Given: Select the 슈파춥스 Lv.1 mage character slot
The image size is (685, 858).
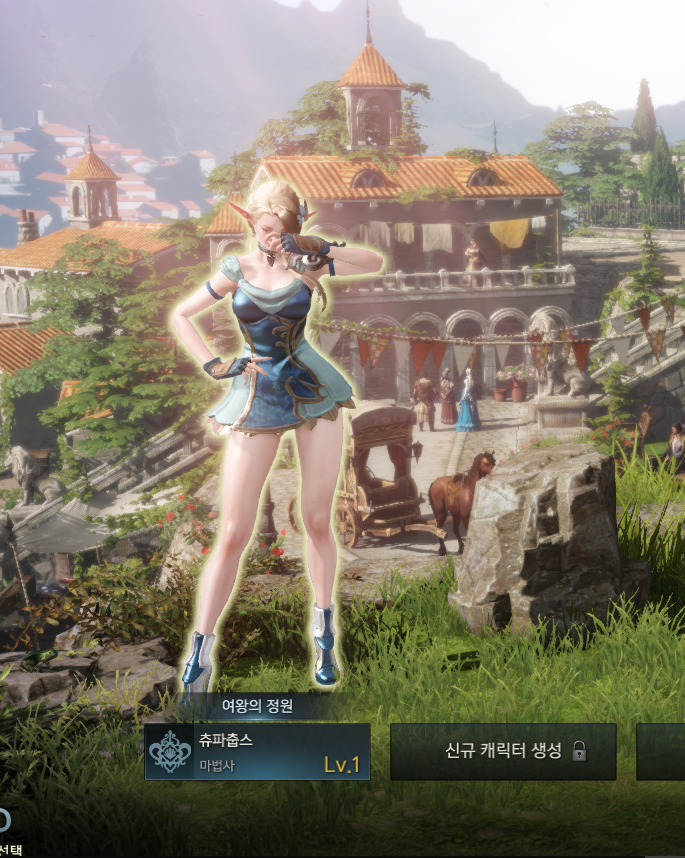Looking at the screenshot, I should [257, 752].
